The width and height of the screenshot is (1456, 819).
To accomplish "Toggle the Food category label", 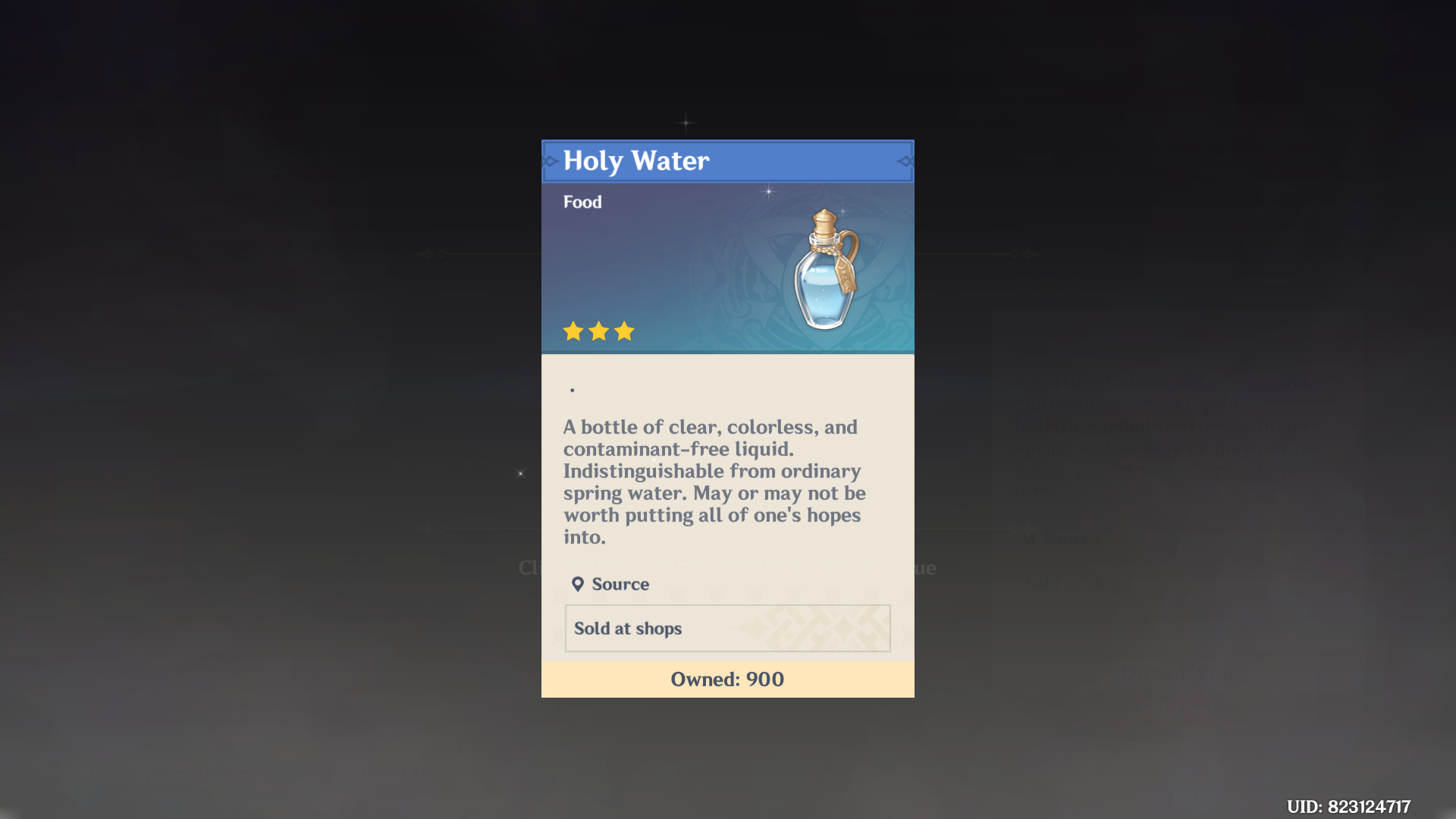I will 582,202.
